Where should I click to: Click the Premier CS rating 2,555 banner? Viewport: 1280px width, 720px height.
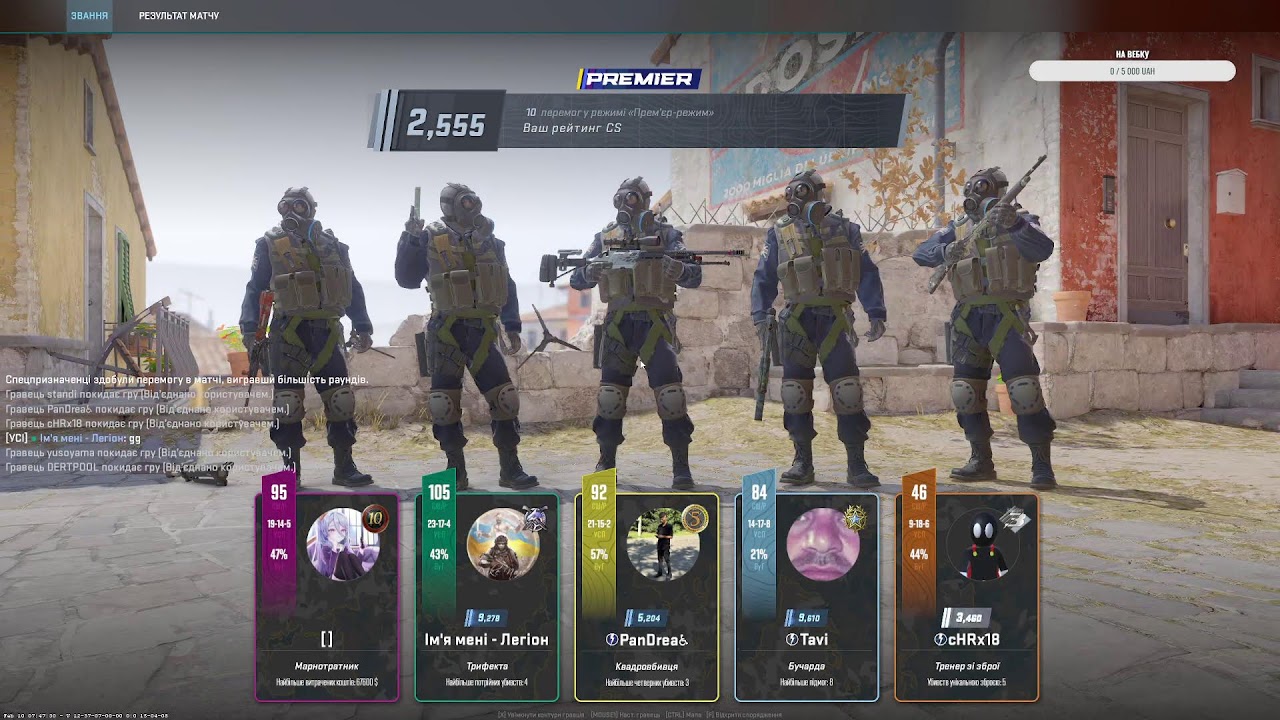point(640,122)
